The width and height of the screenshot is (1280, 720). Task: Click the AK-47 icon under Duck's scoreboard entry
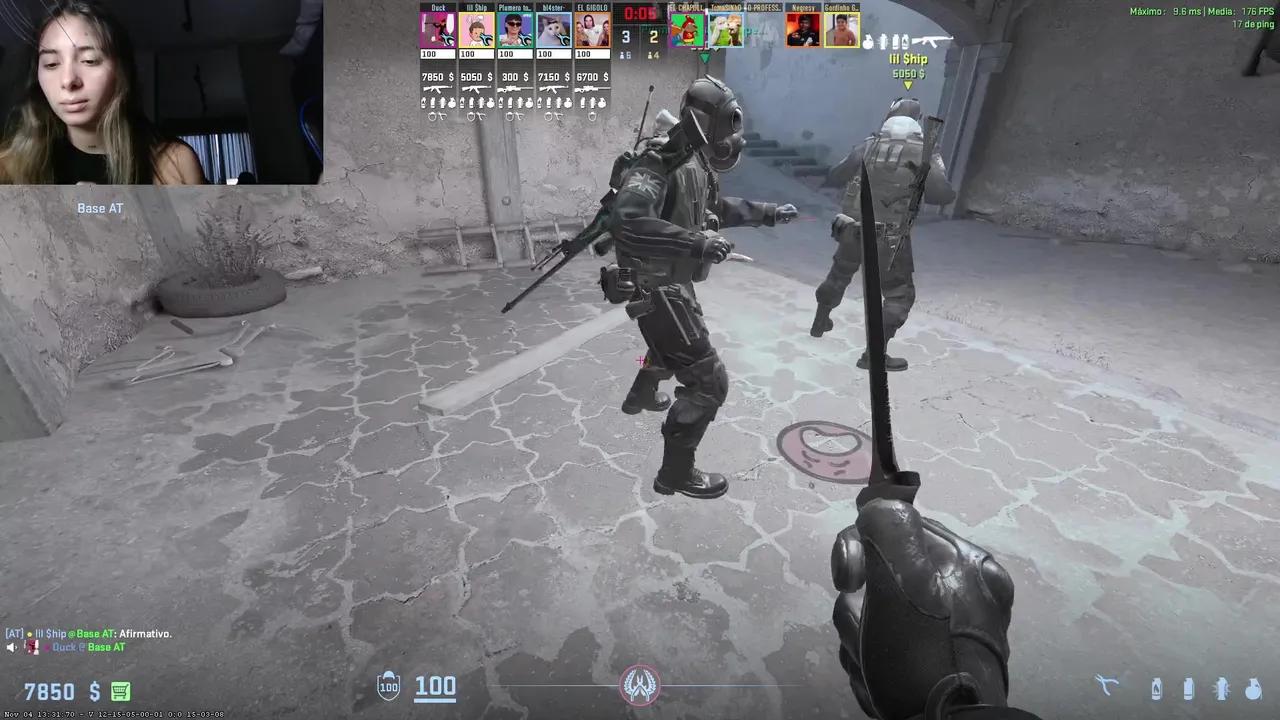click(438, 88)
